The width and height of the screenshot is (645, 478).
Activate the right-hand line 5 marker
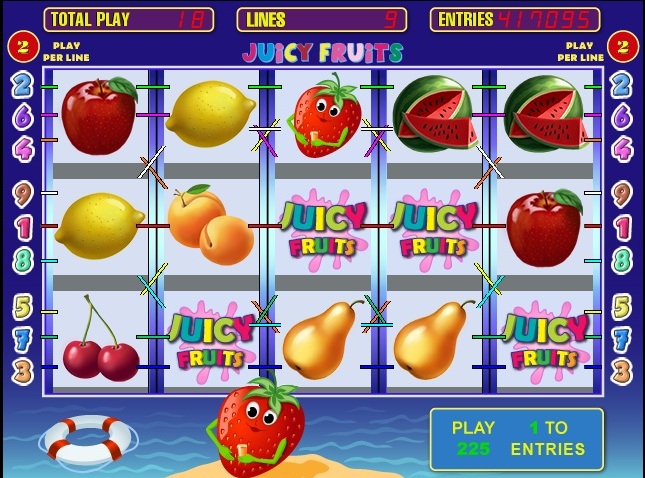621,306
